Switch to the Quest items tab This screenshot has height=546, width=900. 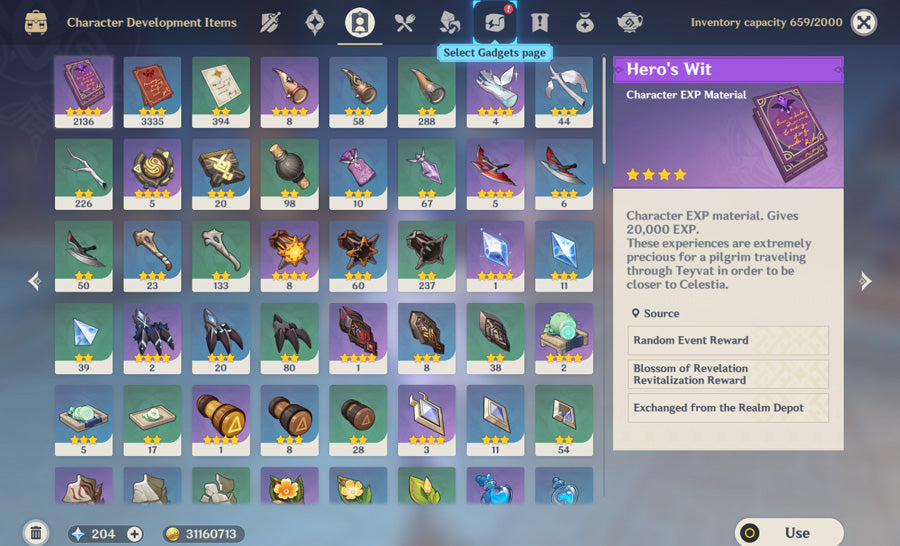coord(540,22)
